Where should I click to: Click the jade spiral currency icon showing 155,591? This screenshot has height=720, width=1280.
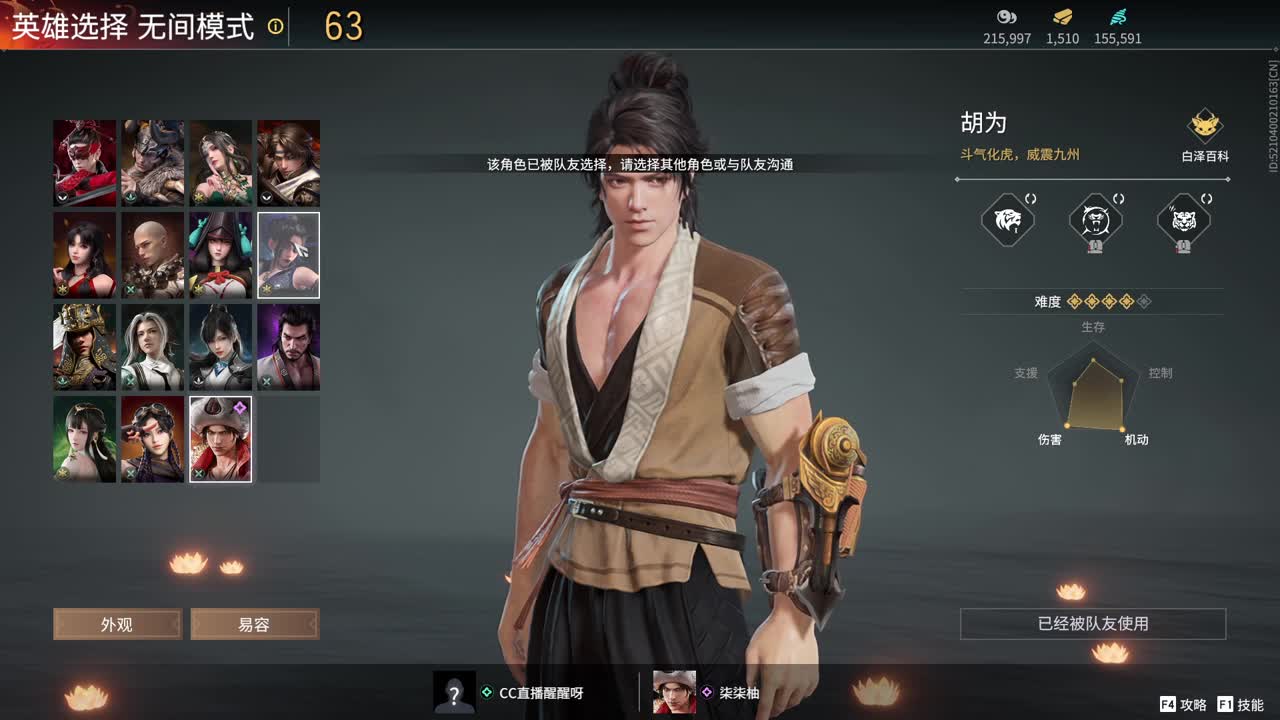(1117, 17)
